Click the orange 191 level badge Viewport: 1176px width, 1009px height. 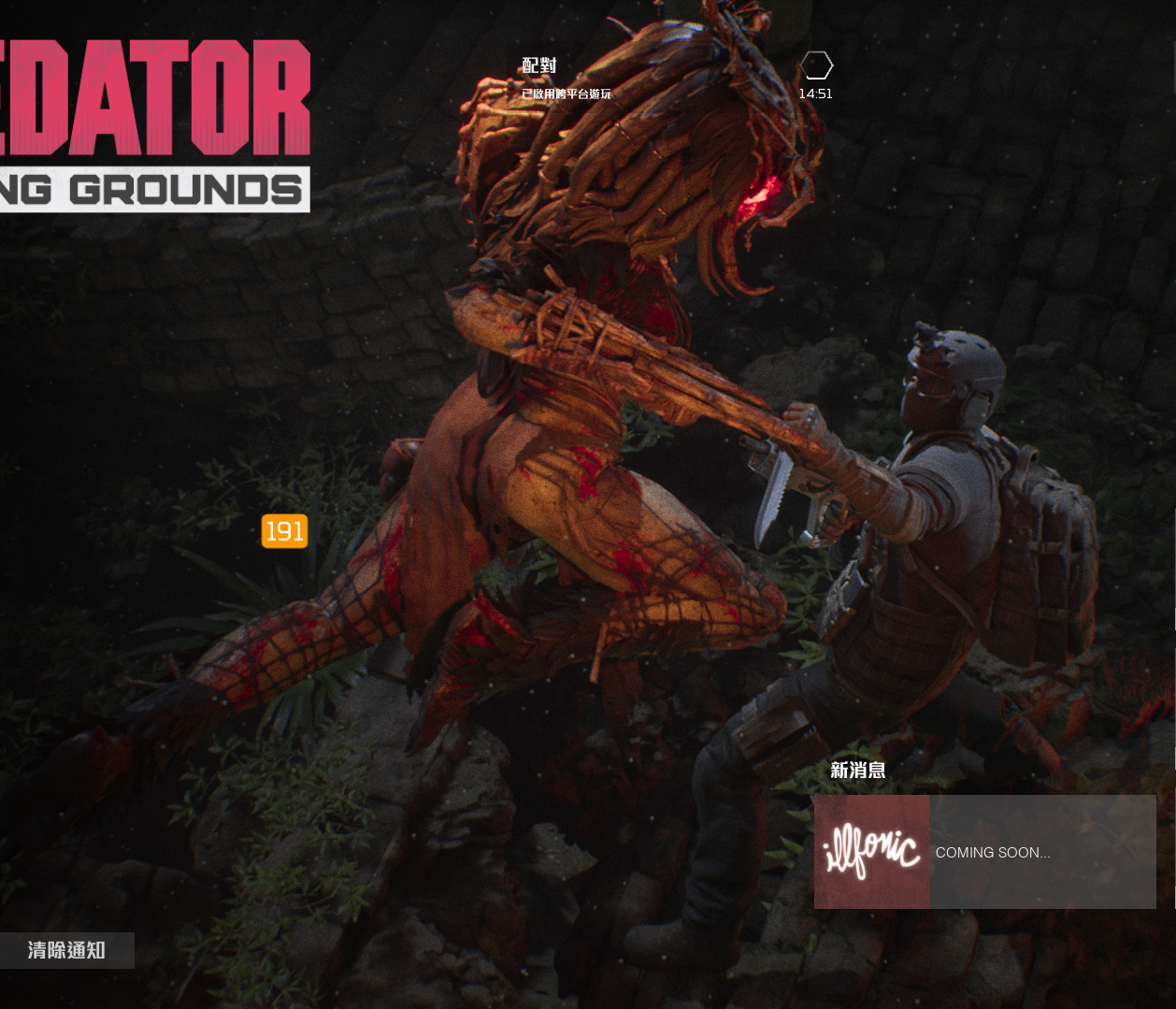285,531
